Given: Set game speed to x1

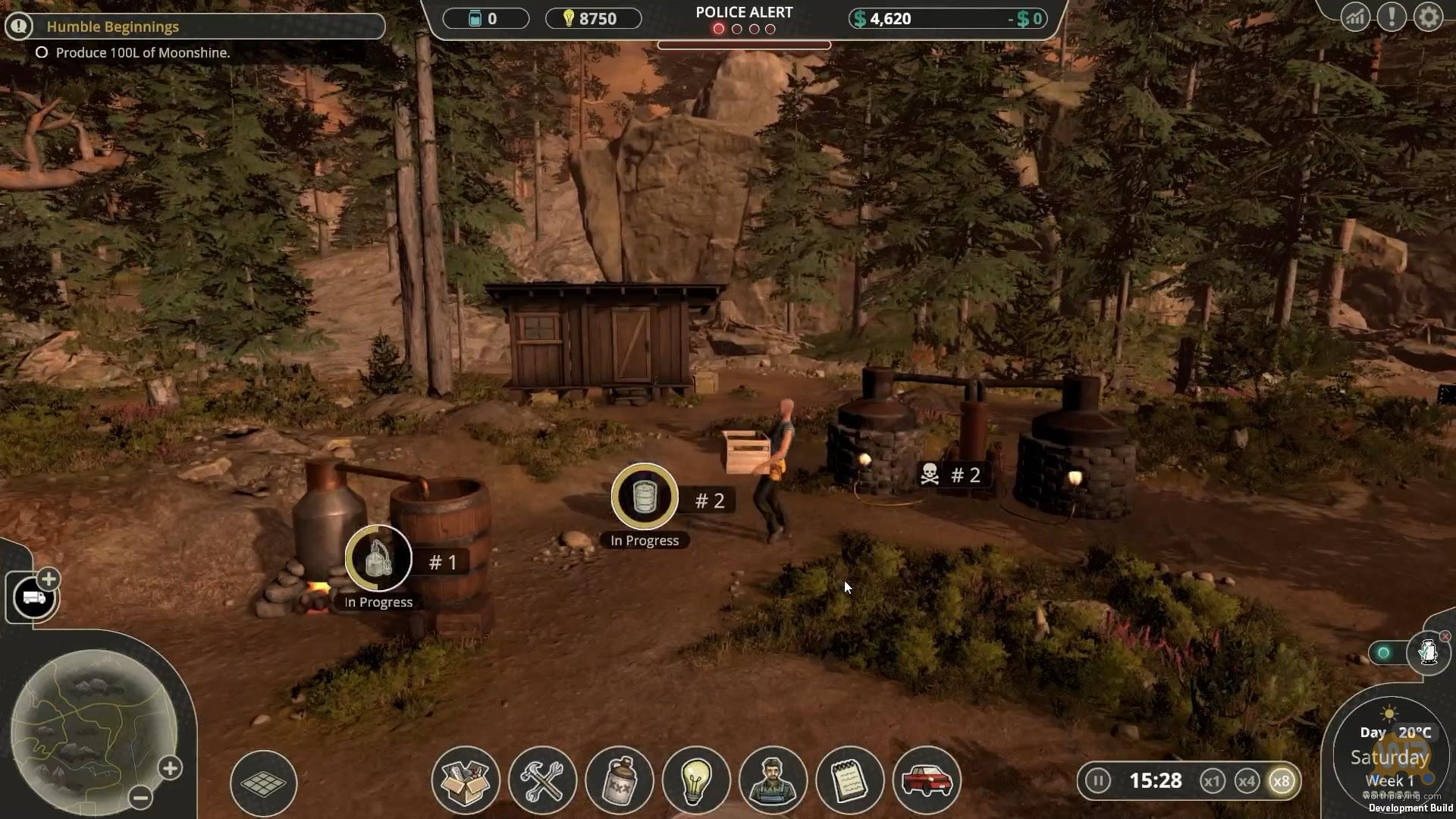Looking at the screenshot, I should (1212, 781).
